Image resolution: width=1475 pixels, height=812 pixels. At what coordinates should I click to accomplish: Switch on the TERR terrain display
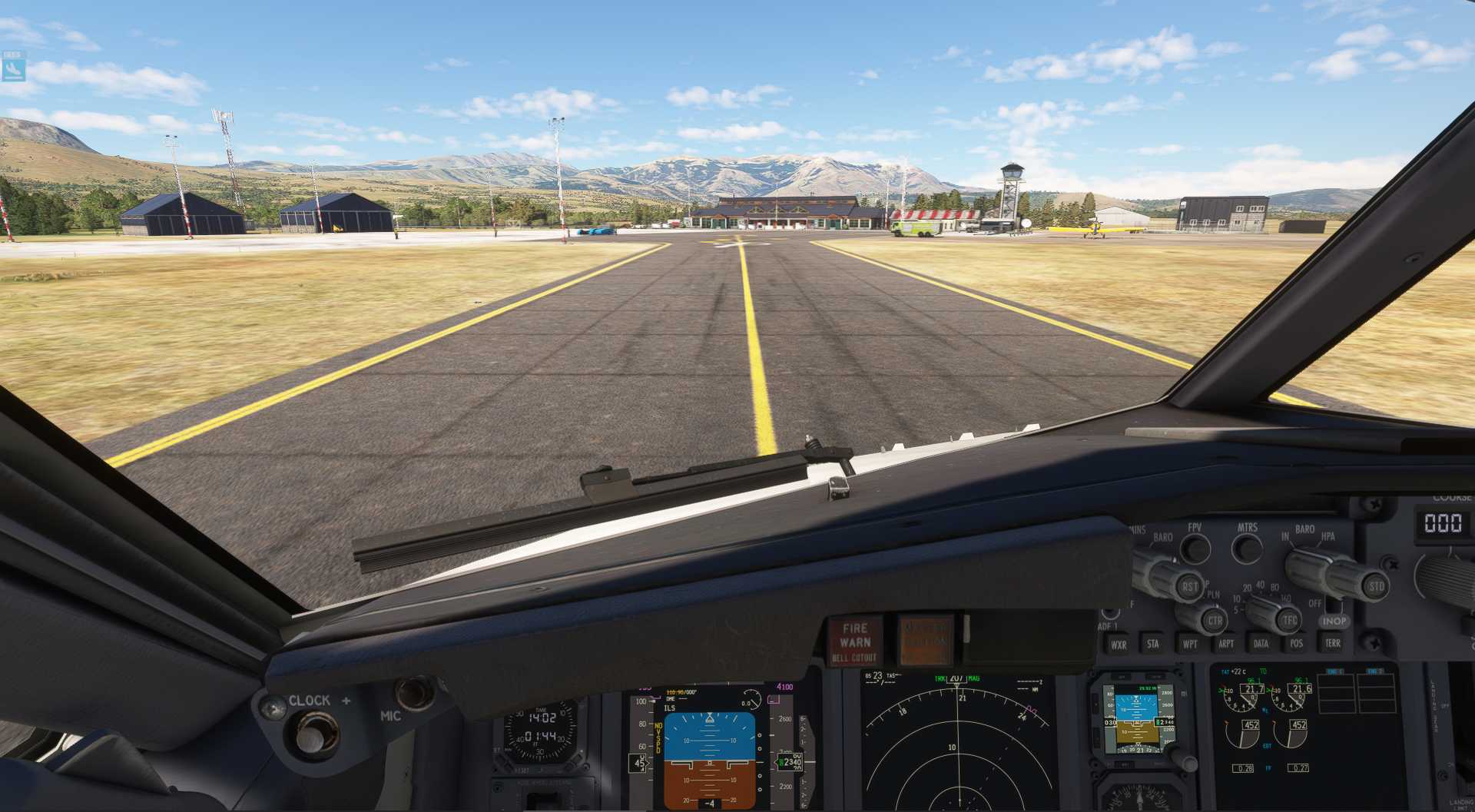click(1332, 643)
